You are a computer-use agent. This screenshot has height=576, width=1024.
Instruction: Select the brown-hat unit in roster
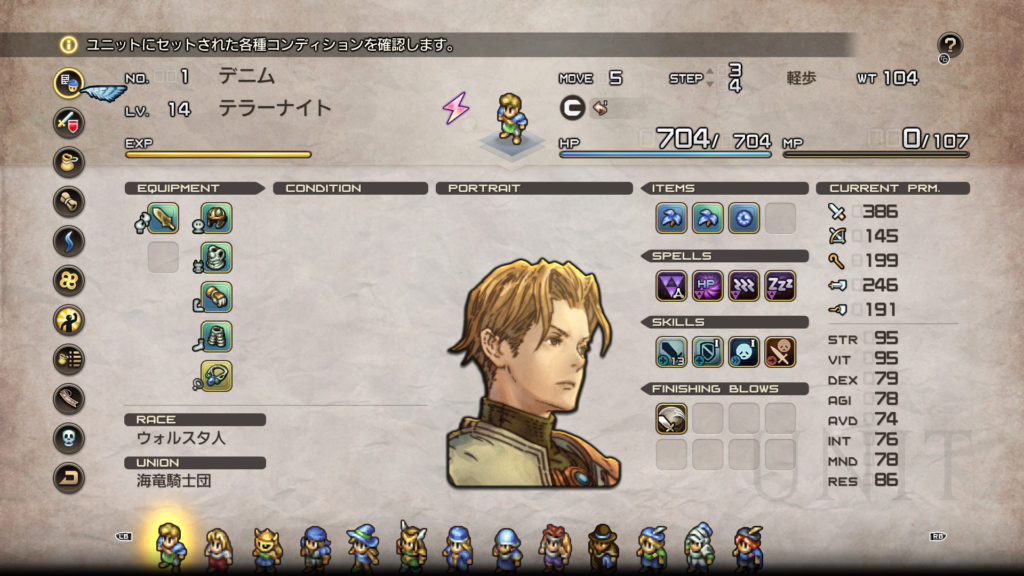603,547
